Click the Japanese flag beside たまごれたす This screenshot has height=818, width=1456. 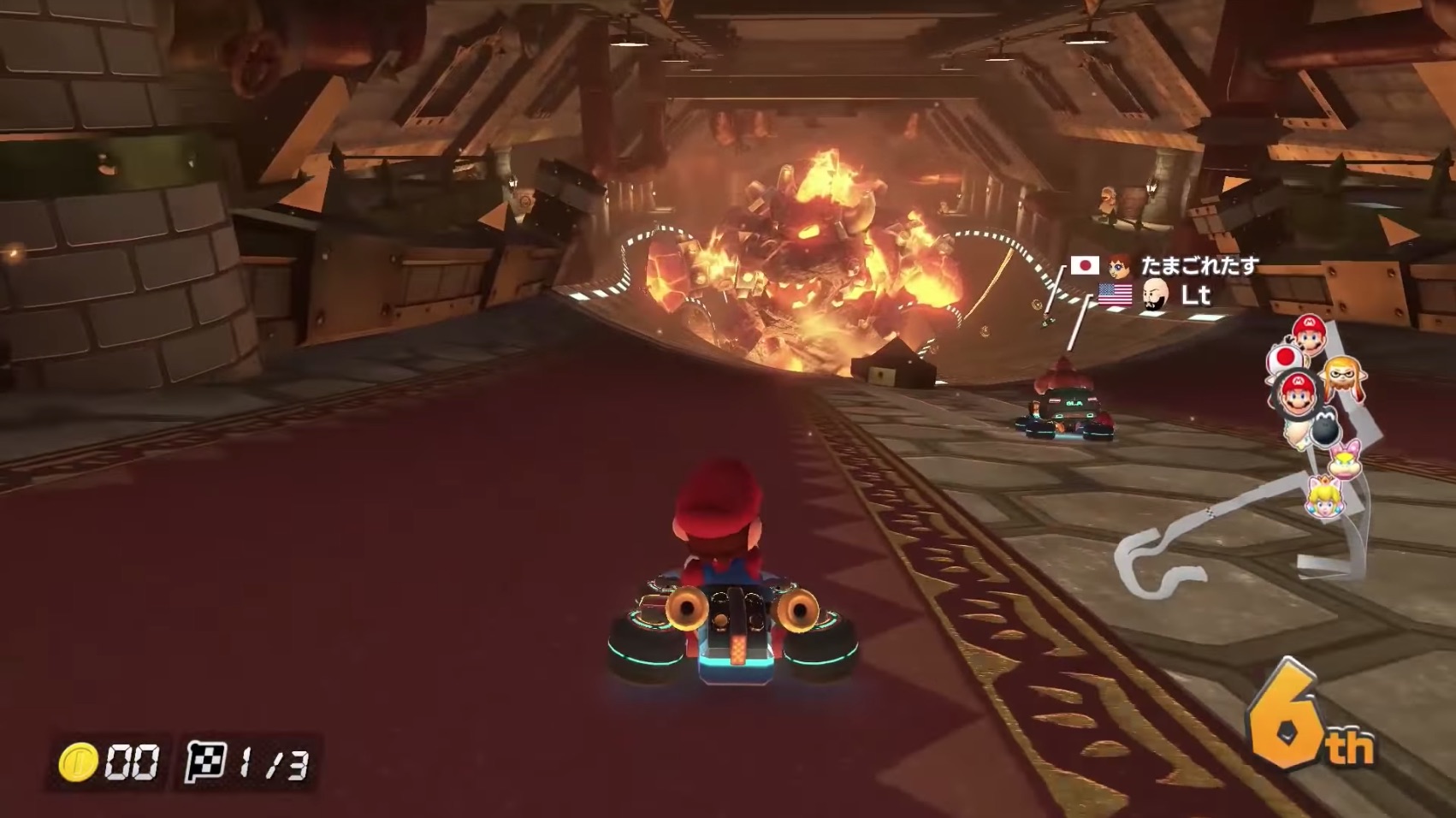pos(1085,266)
